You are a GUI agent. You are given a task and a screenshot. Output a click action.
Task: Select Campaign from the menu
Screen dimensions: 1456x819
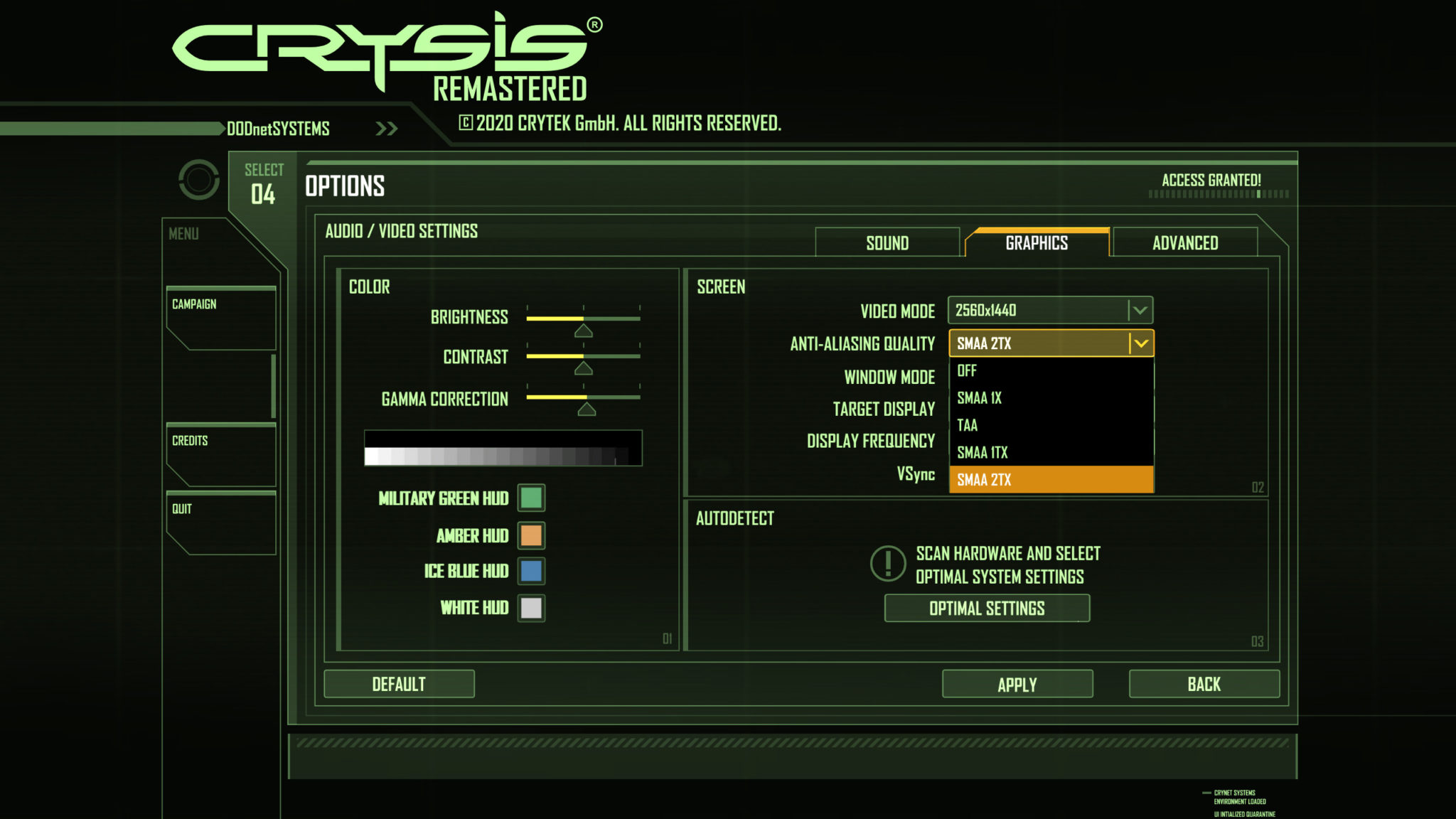click(194, 303)
